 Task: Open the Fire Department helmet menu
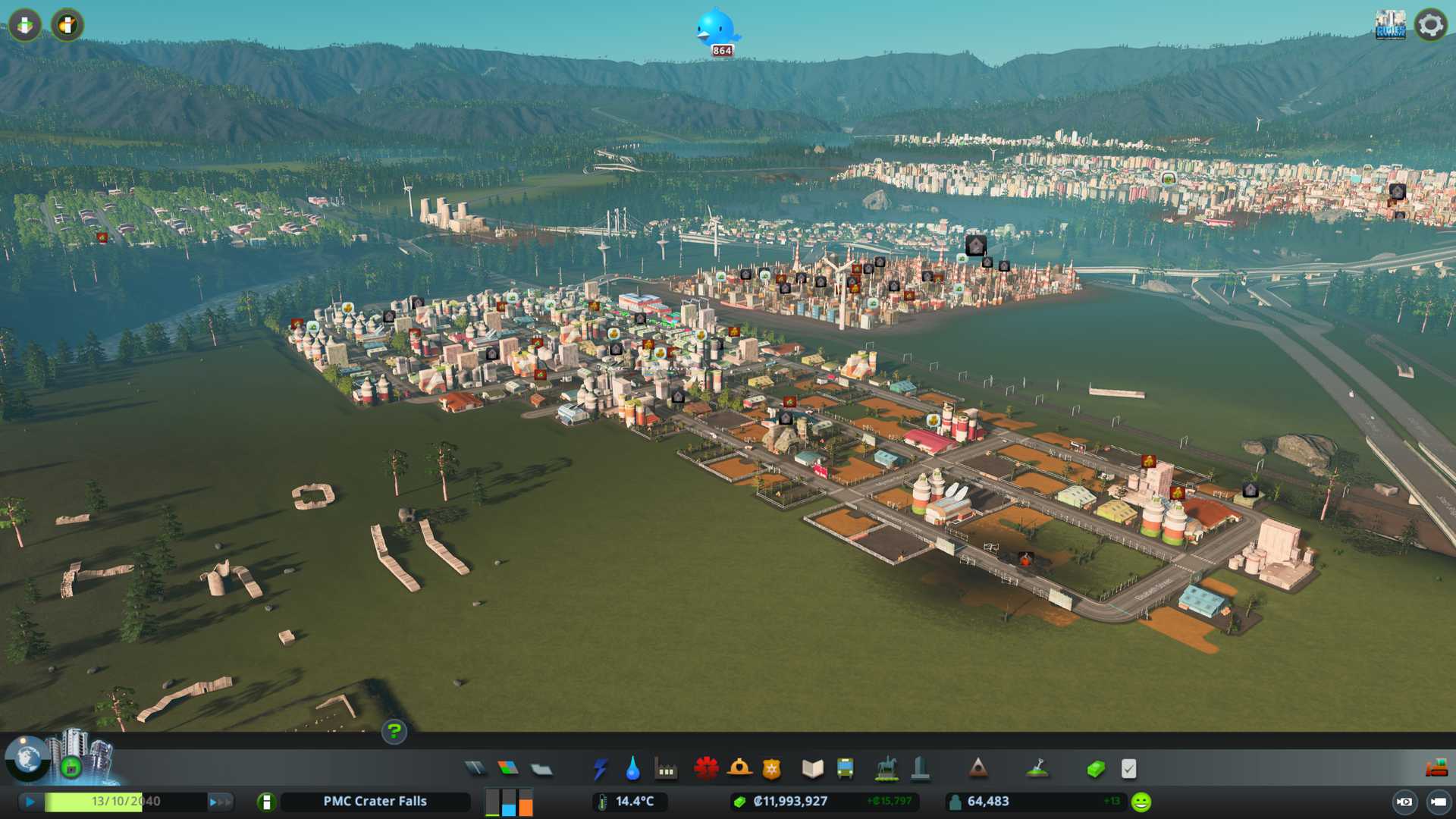click(739, 769)
